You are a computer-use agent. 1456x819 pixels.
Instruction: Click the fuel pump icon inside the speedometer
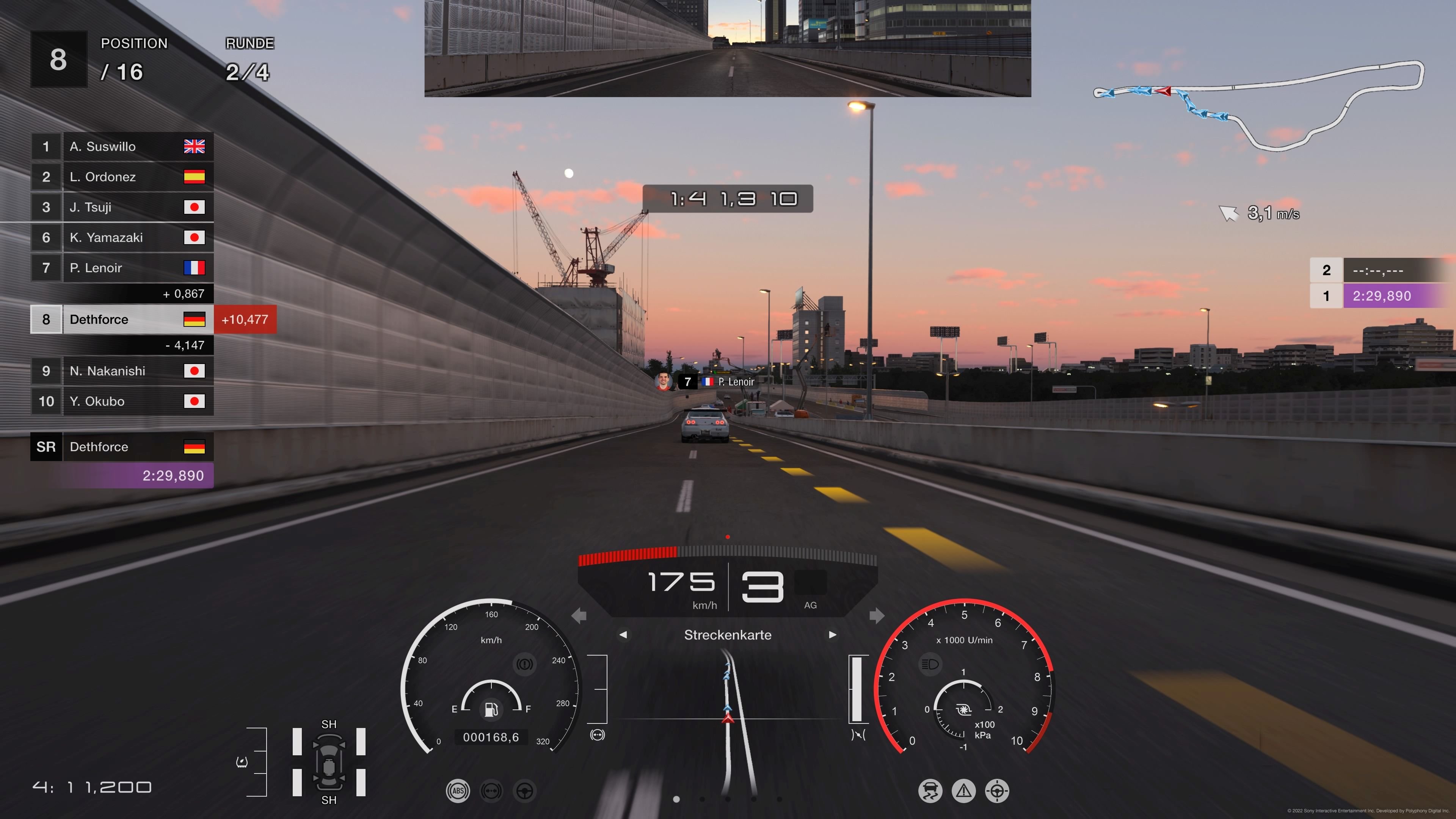point(491,710)
